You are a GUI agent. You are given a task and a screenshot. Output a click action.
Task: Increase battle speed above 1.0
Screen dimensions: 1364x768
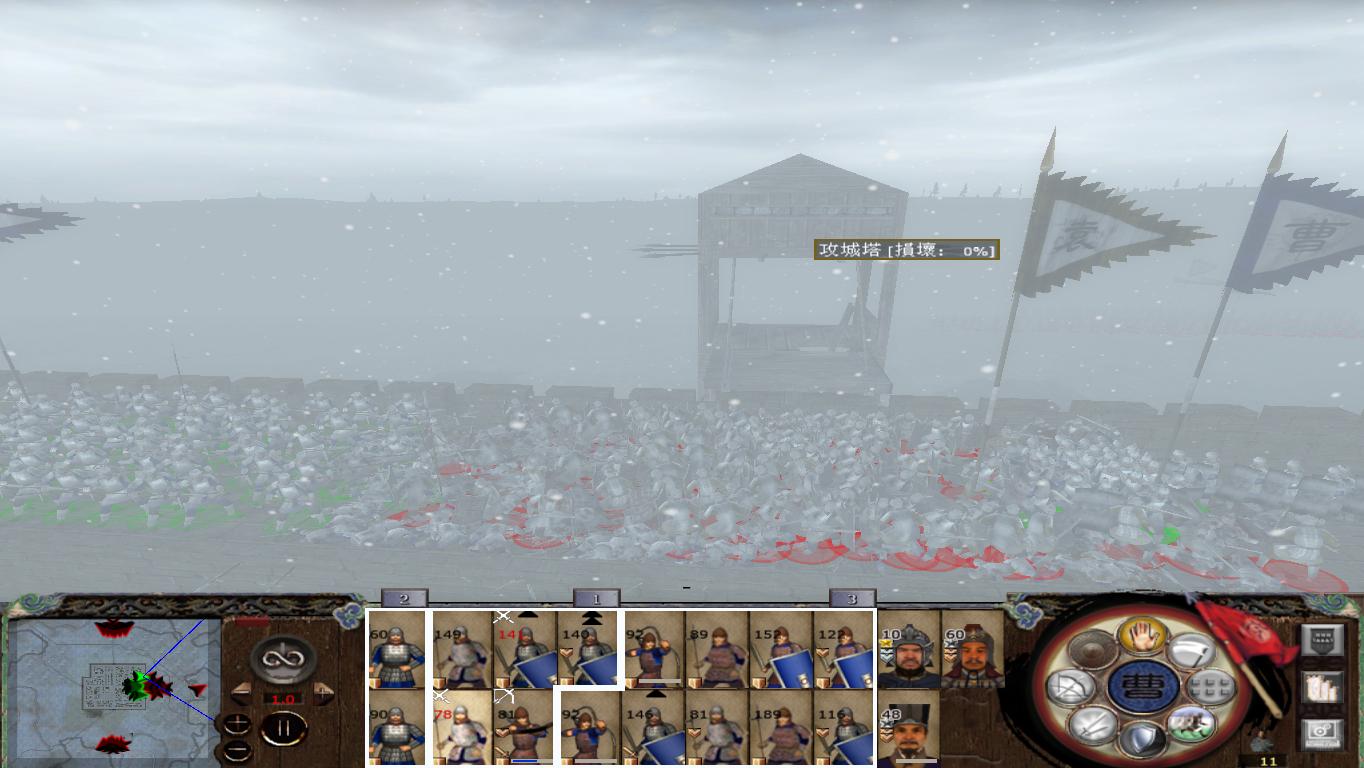pos(322,692)
